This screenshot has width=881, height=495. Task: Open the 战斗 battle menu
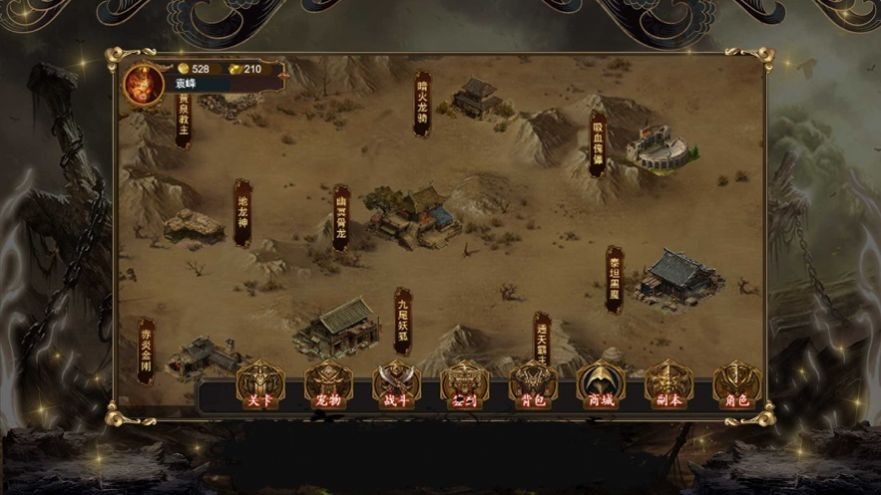click(396, 385)
